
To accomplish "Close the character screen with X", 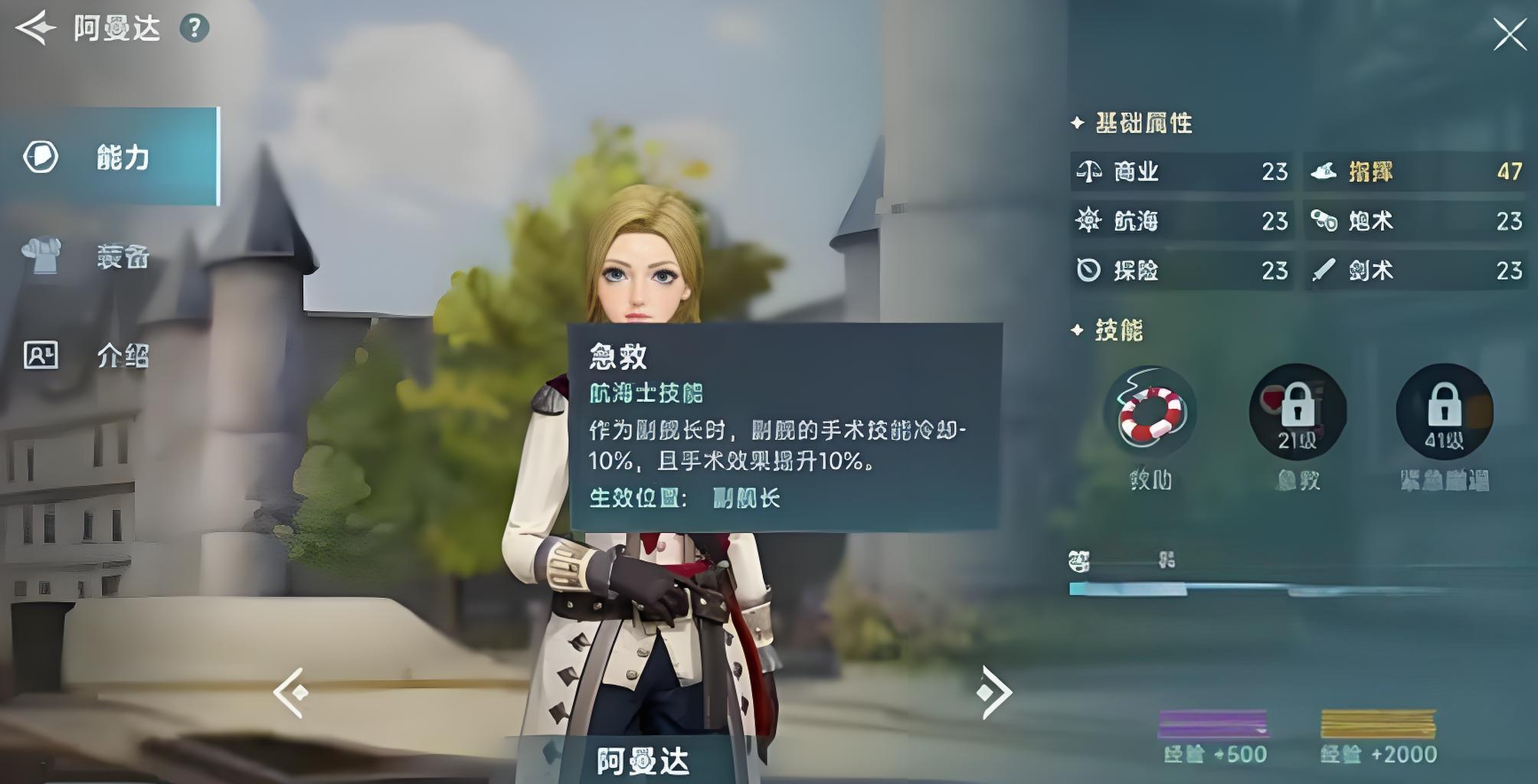I will [1509, 34].
